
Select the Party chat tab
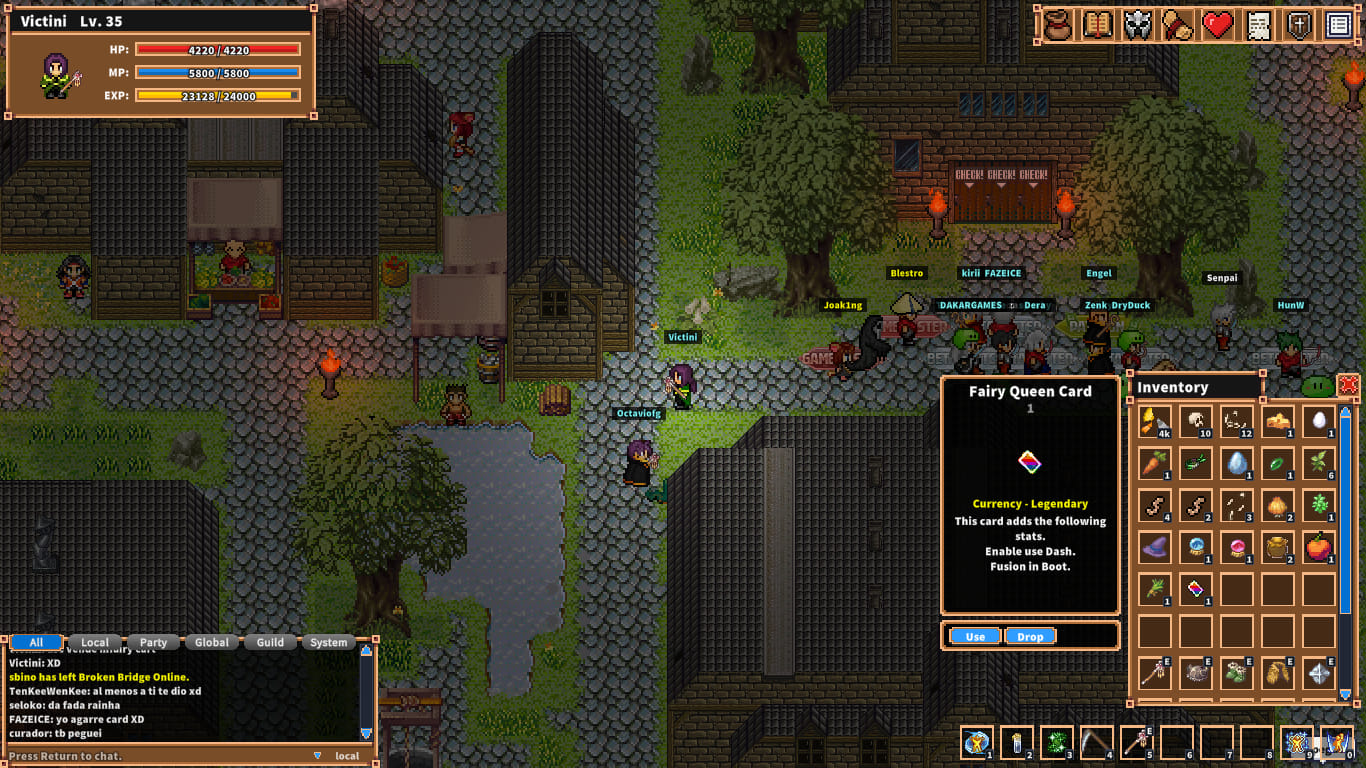(153, 642)
